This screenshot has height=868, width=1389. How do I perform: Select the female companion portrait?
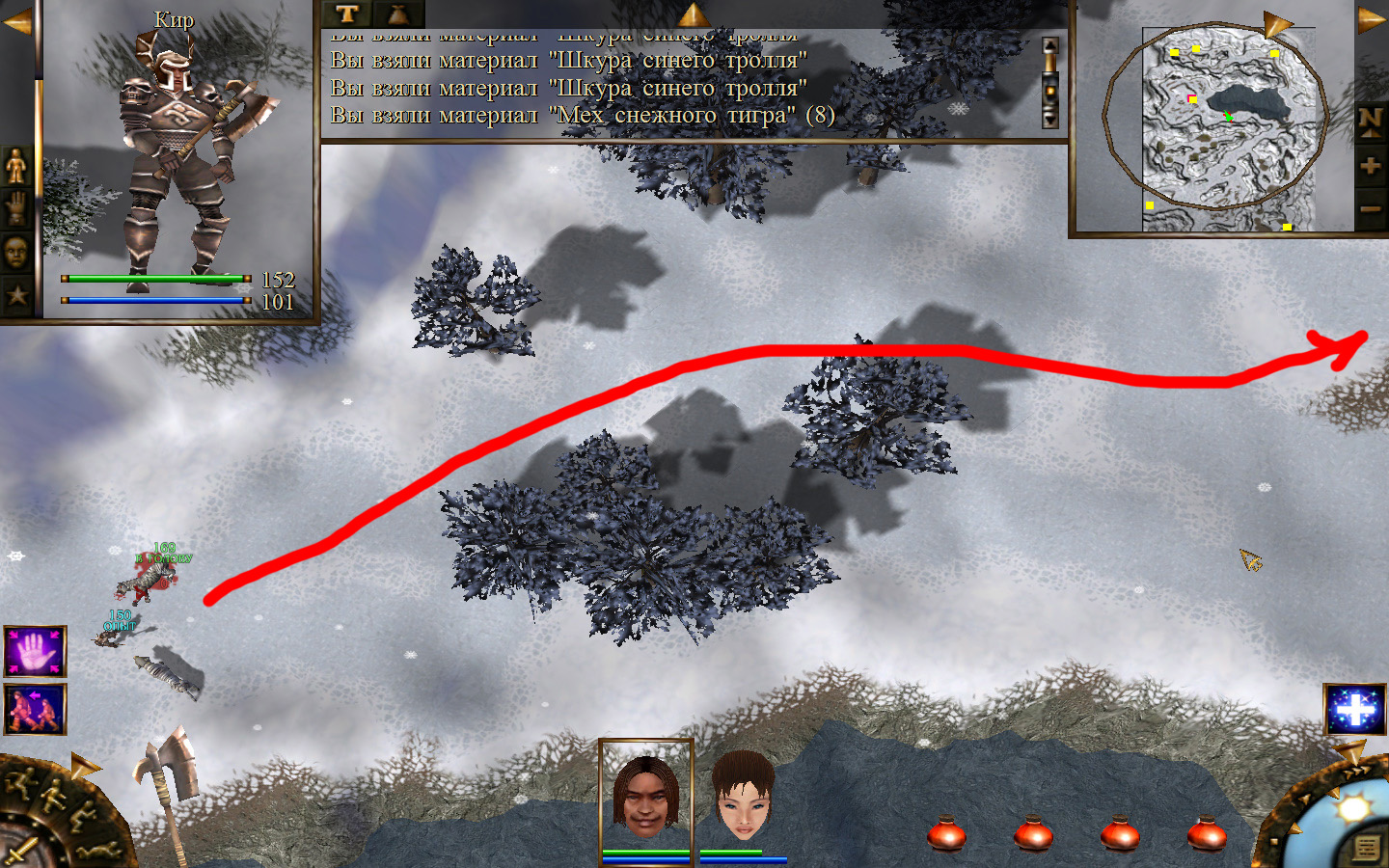(743, 796)
